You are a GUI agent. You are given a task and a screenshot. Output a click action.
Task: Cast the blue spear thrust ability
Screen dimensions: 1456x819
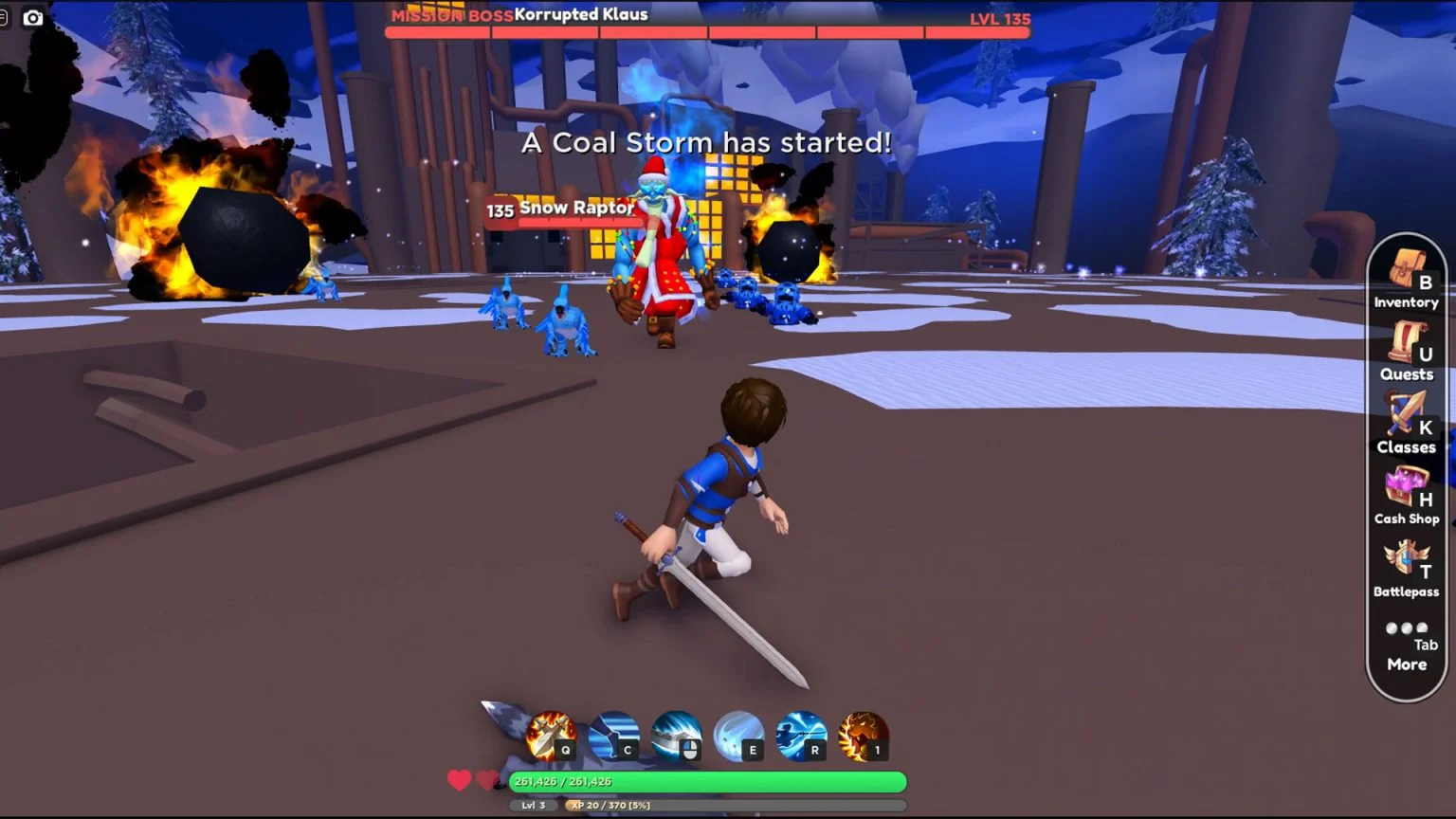(801, 737)
